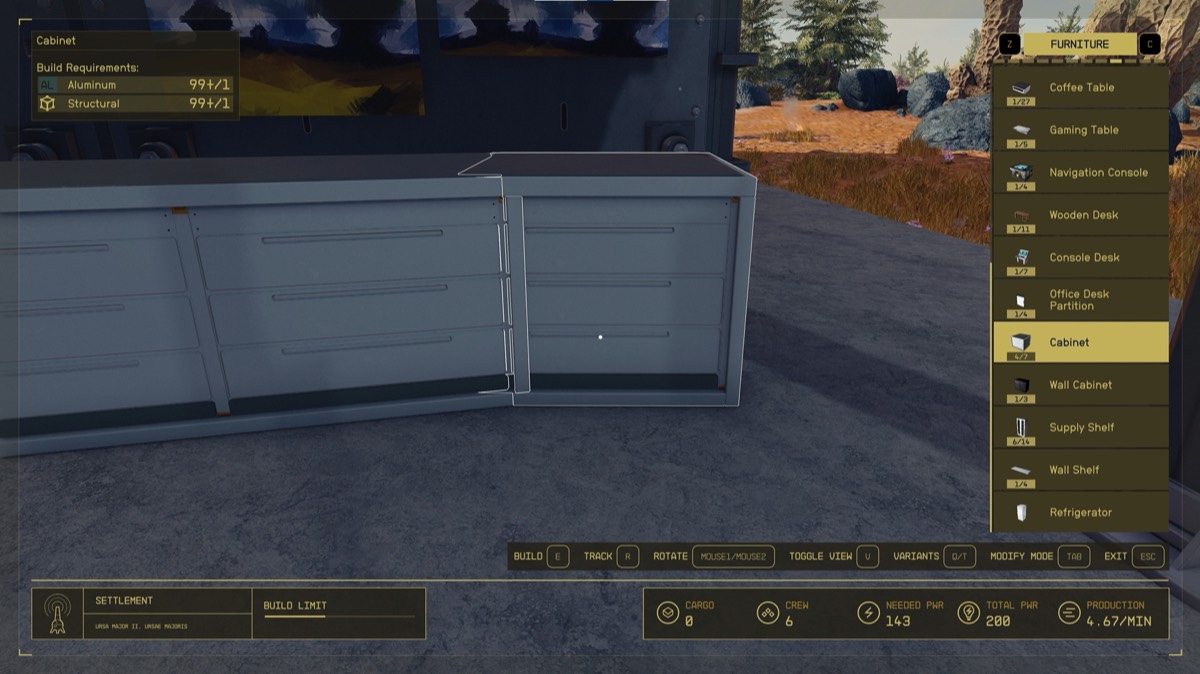This screenshot has width=1200, height=674.
Task: Pick the Wall Shelf entry
Action: pyautogui.click(x=1080, y=470)
